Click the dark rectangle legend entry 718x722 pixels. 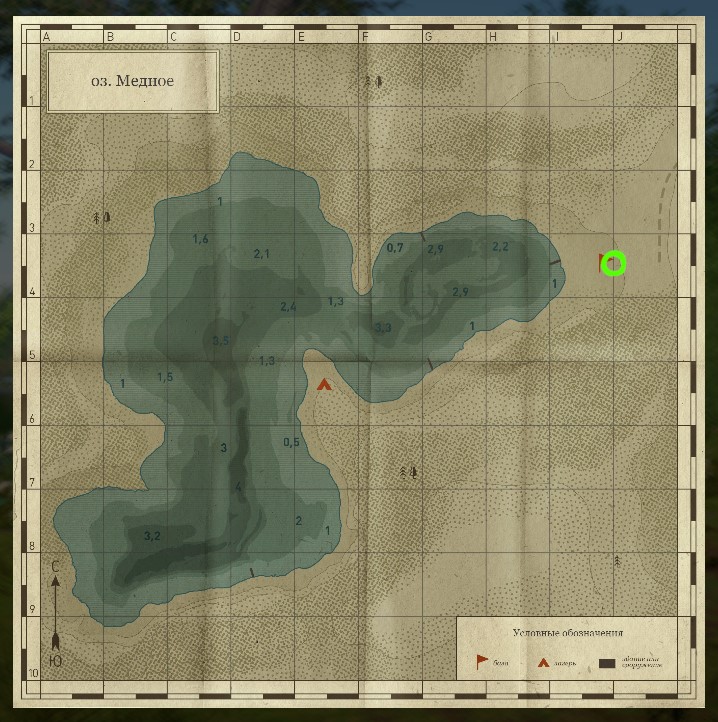(x=607, y=662)
